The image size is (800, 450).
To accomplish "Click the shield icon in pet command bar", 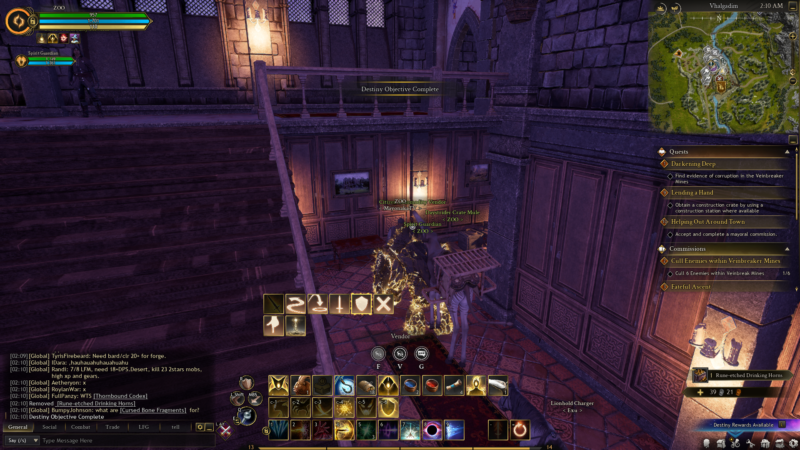I will [361, 303].
